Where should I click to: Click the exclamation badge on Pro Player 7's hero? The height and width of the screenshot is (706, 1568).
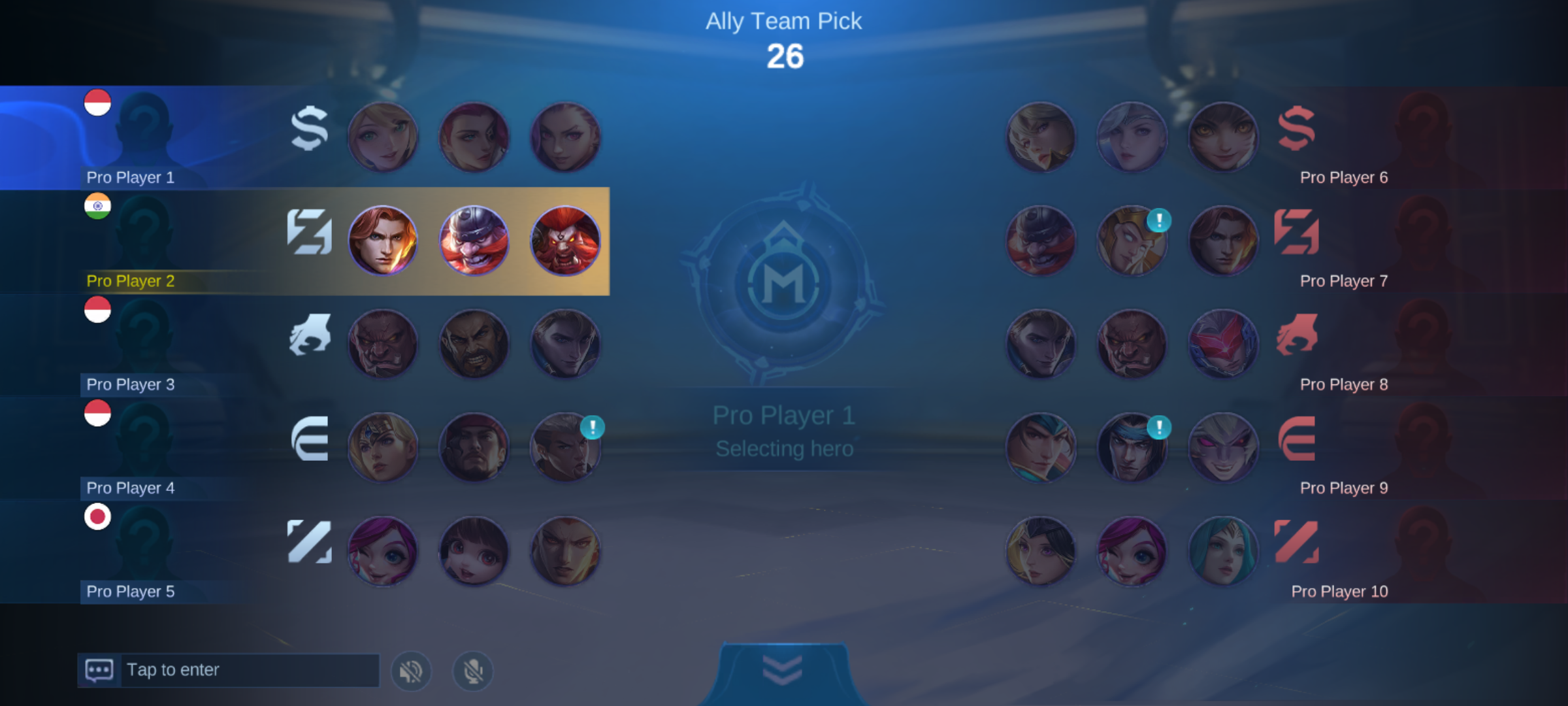point(1160,220)
